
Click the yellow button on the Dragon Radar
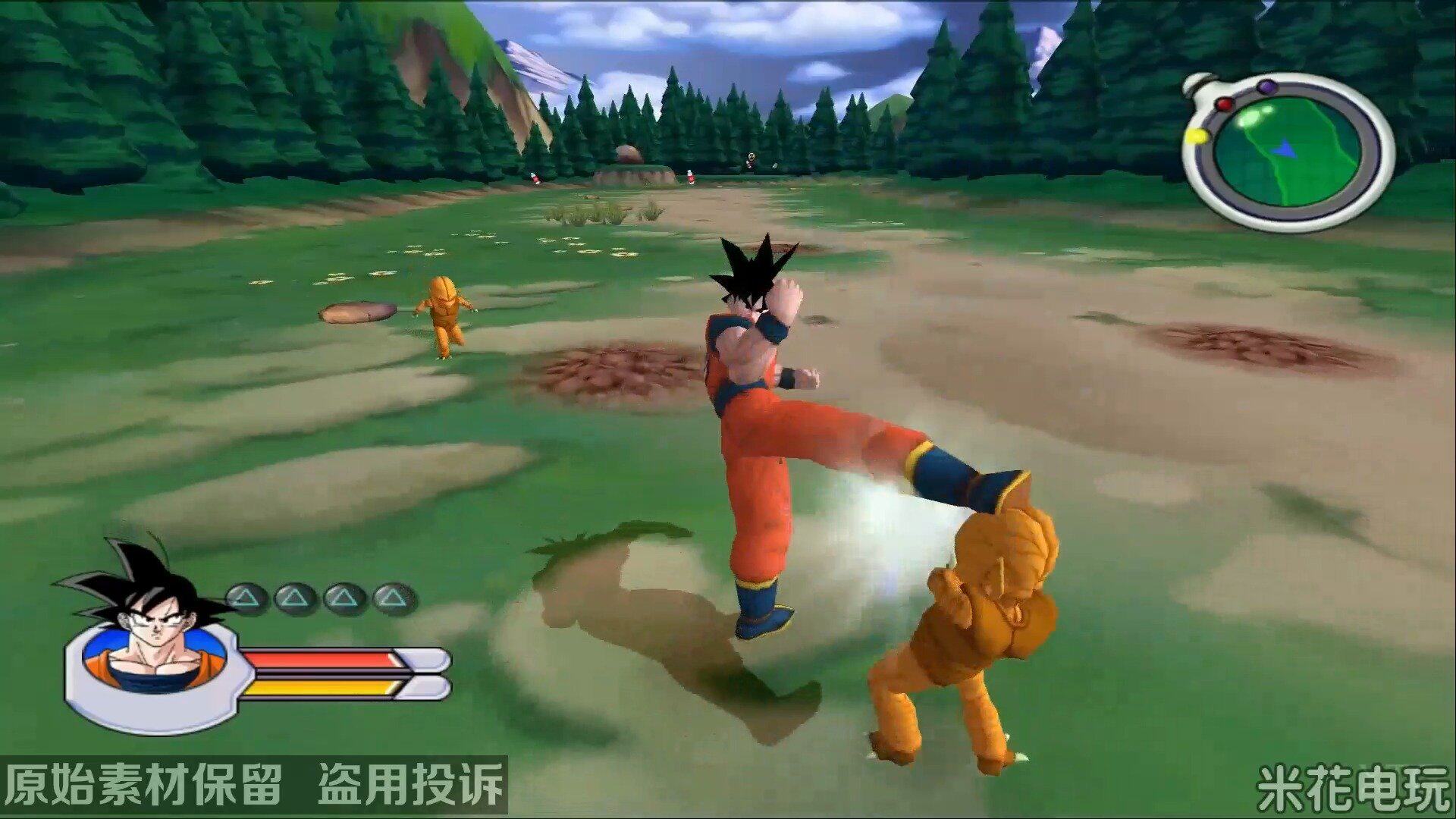1197,136
